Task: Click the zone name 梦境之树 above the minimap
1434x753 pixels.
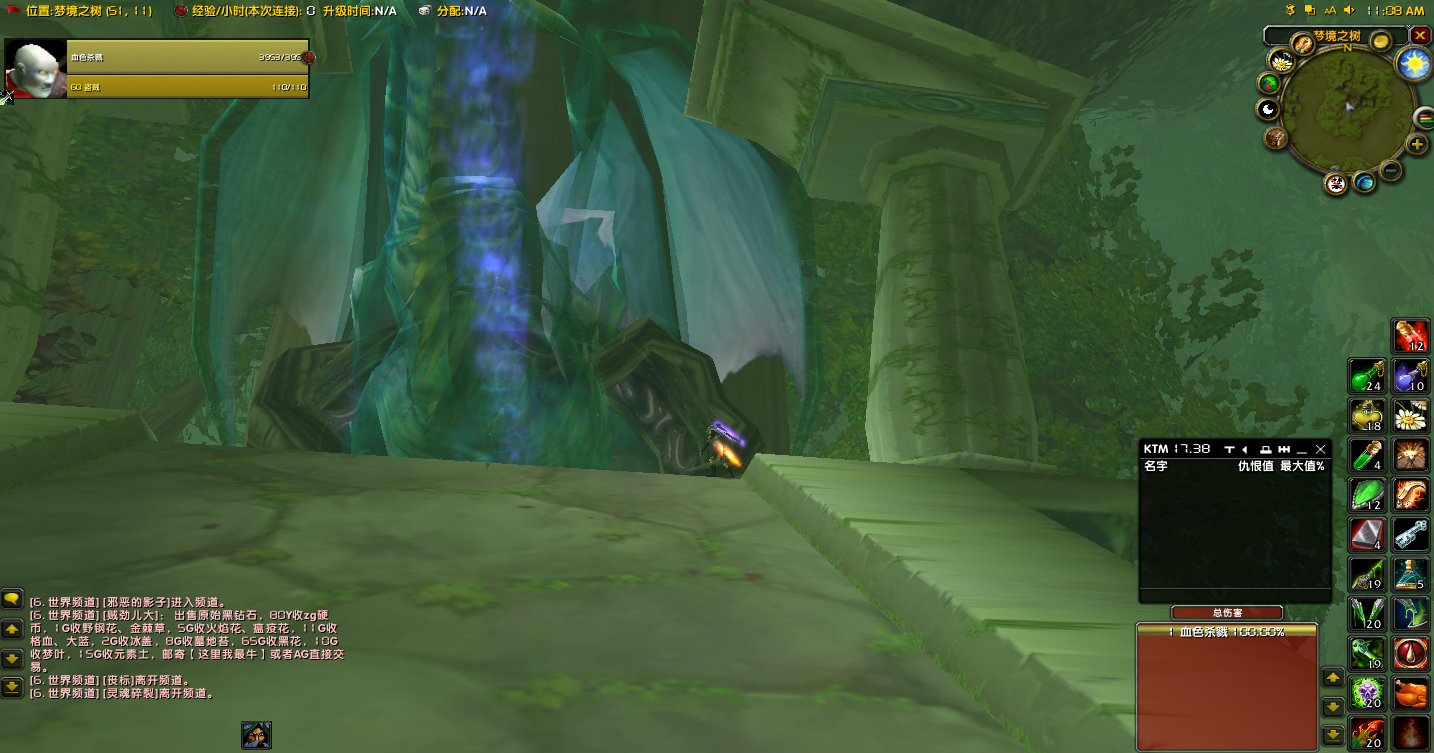Action: (1337, 35)
